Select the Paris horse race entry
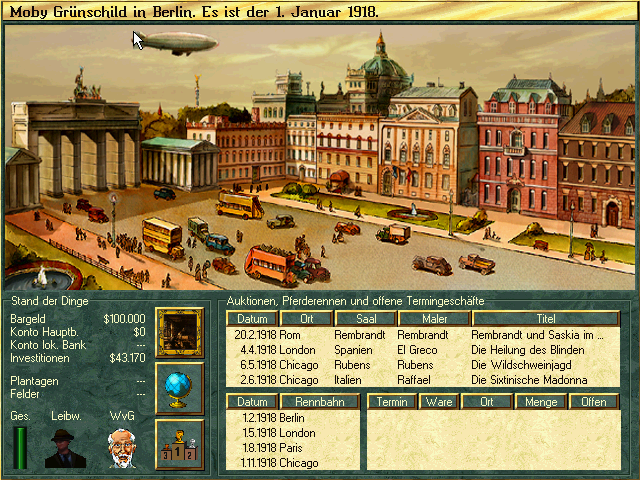 tap(293, 448)
